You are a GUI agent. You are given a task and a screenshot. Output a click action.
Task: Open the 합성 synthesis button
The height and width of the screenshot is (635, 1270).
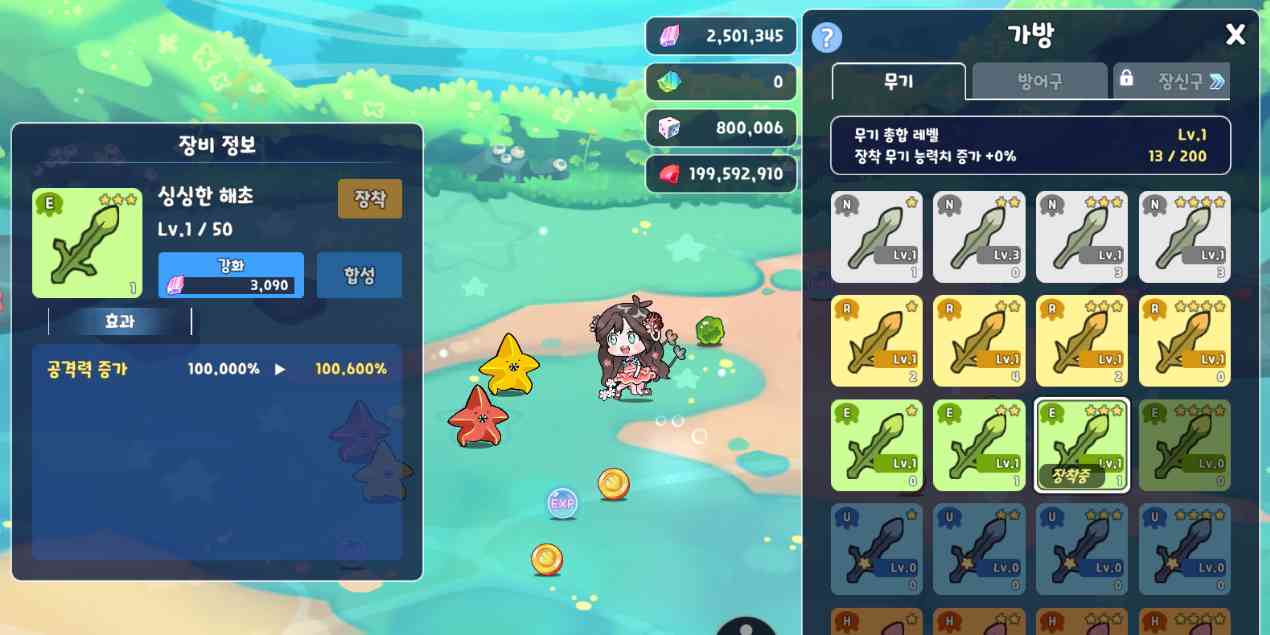359,275
